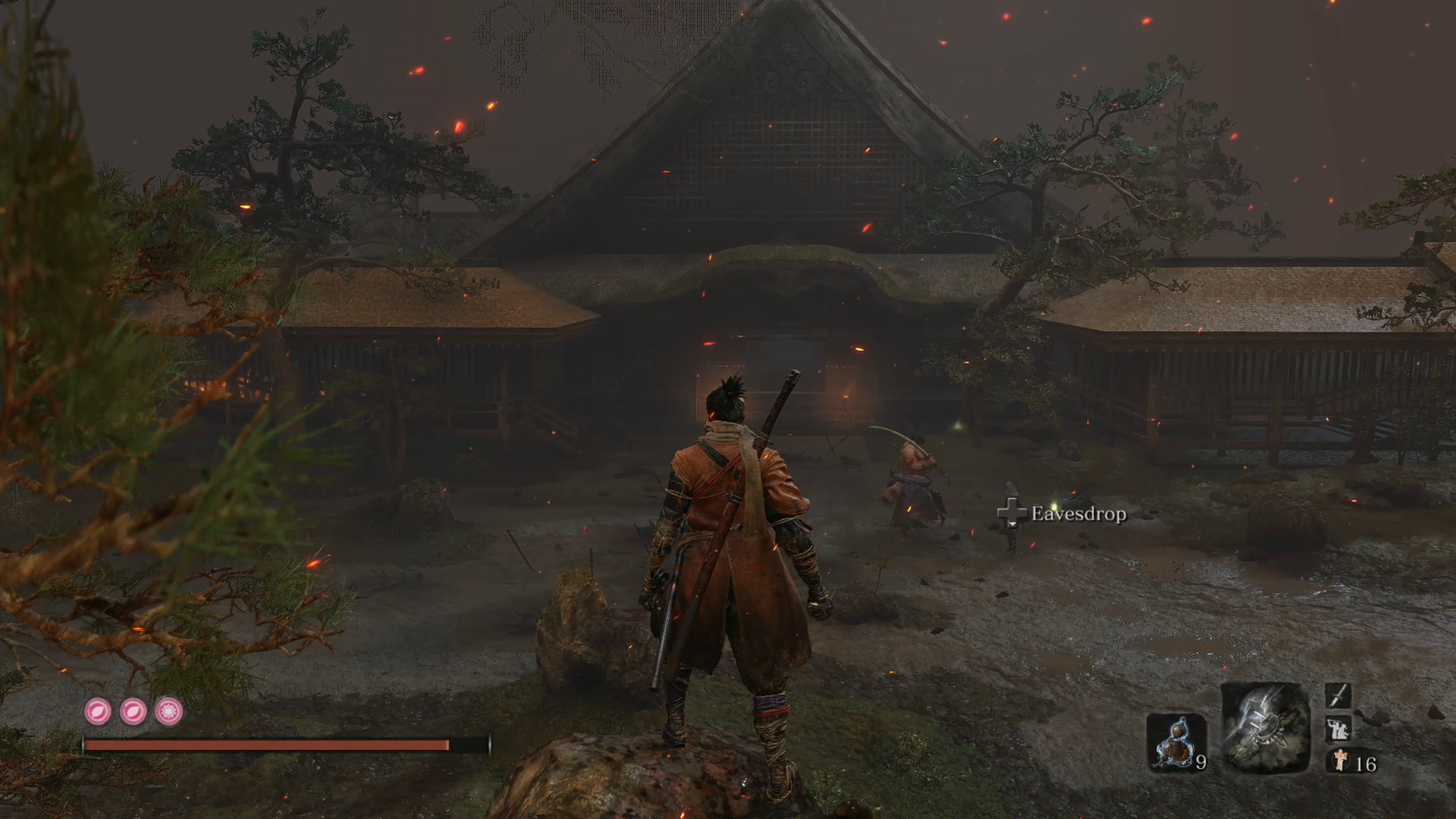Viewport: 1456px width, 819px height.
Task: Select the blossom-marked resurrection node
Action: tap(168, 711)
